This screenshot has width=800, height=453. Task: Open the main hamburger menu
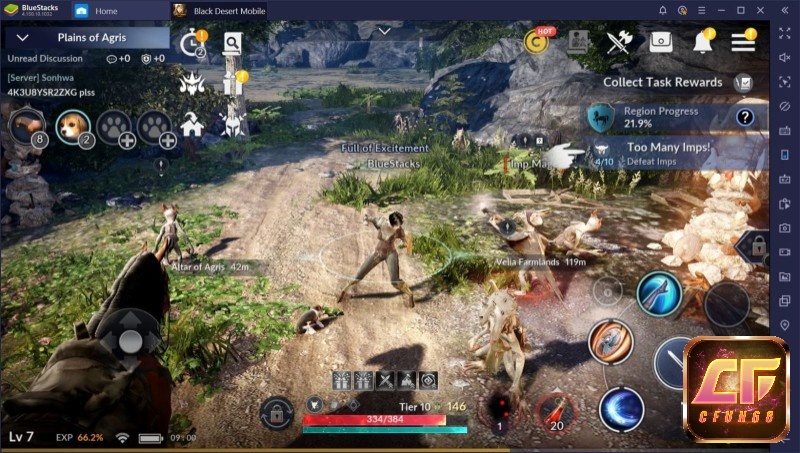coord(743,42)
